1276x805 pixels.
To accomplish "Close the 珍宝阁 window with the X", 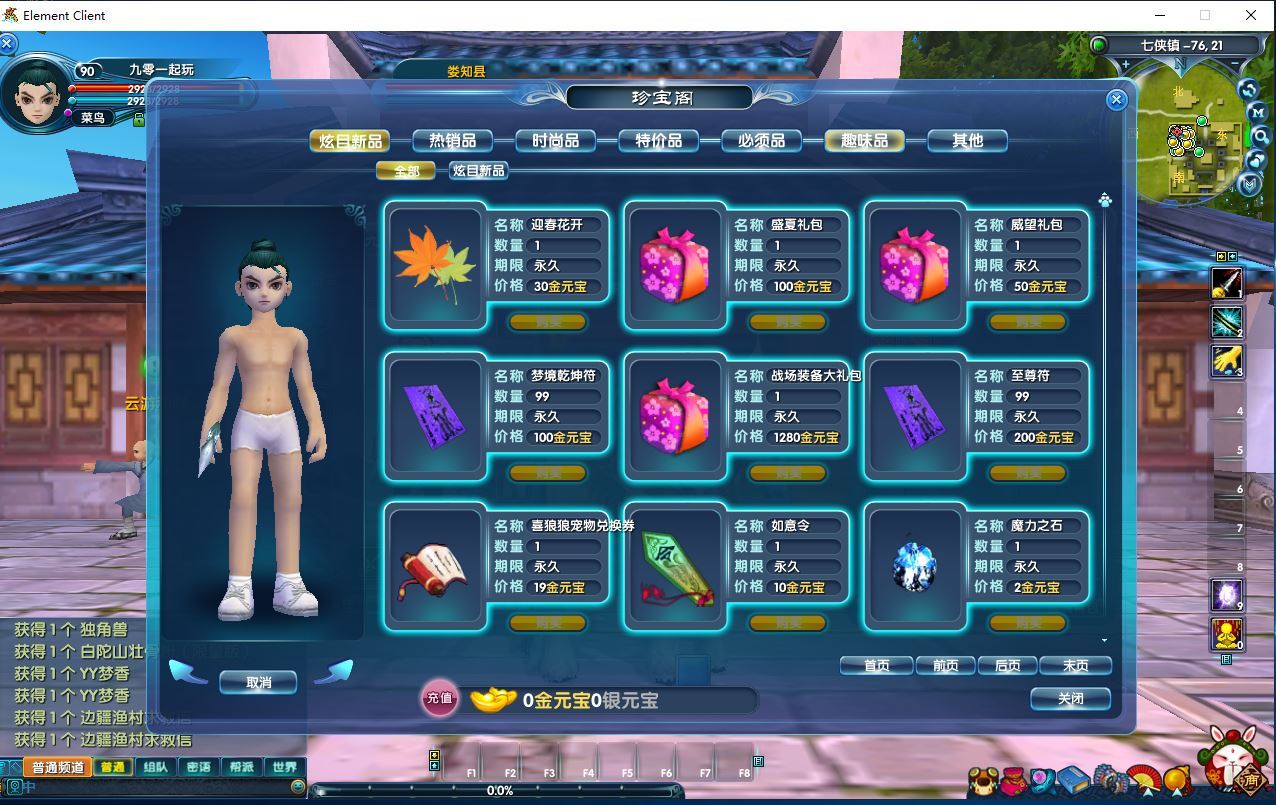I will pyautogui.click(x=1117, y=100).
